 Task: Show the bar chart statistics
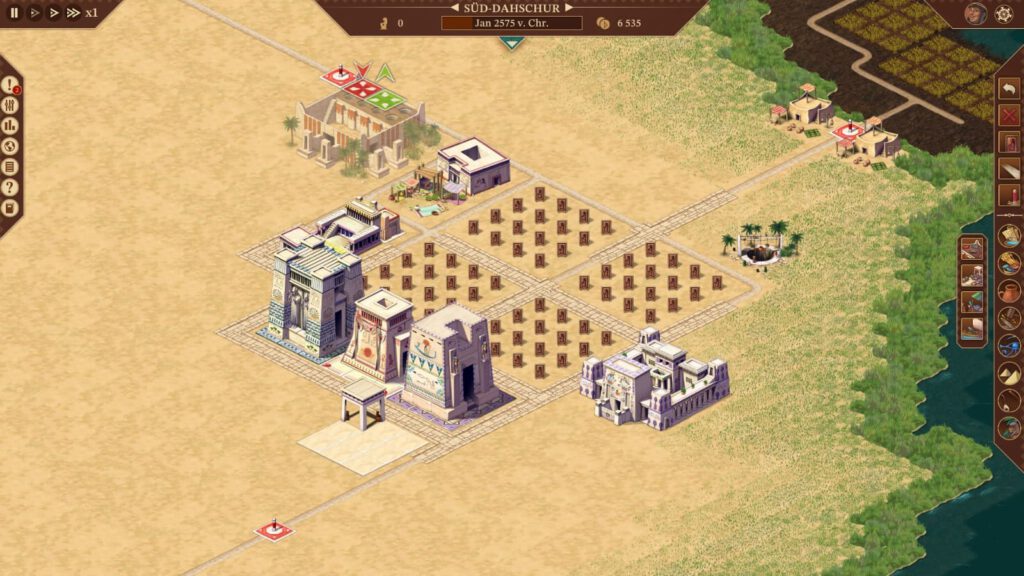point(10,126)
